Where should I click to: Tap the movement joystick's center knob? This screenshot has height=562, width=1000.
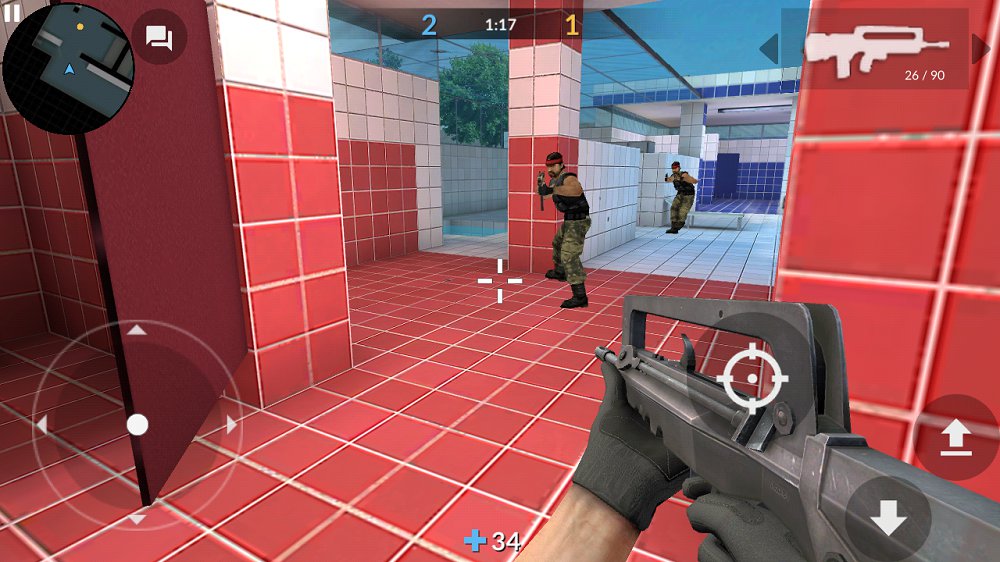pos(137,425)
